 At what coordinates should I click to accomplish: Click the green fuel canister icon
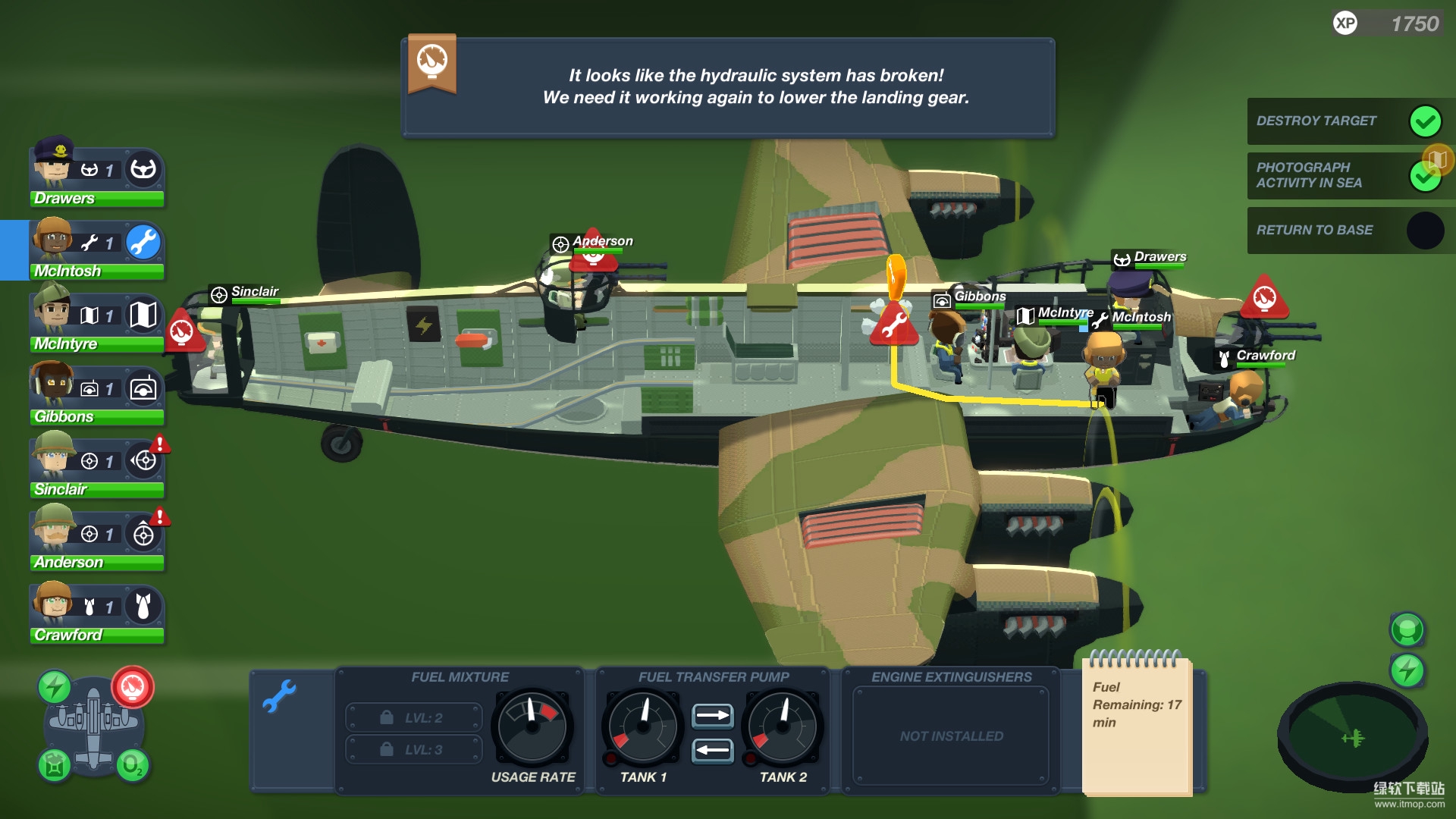55,765
